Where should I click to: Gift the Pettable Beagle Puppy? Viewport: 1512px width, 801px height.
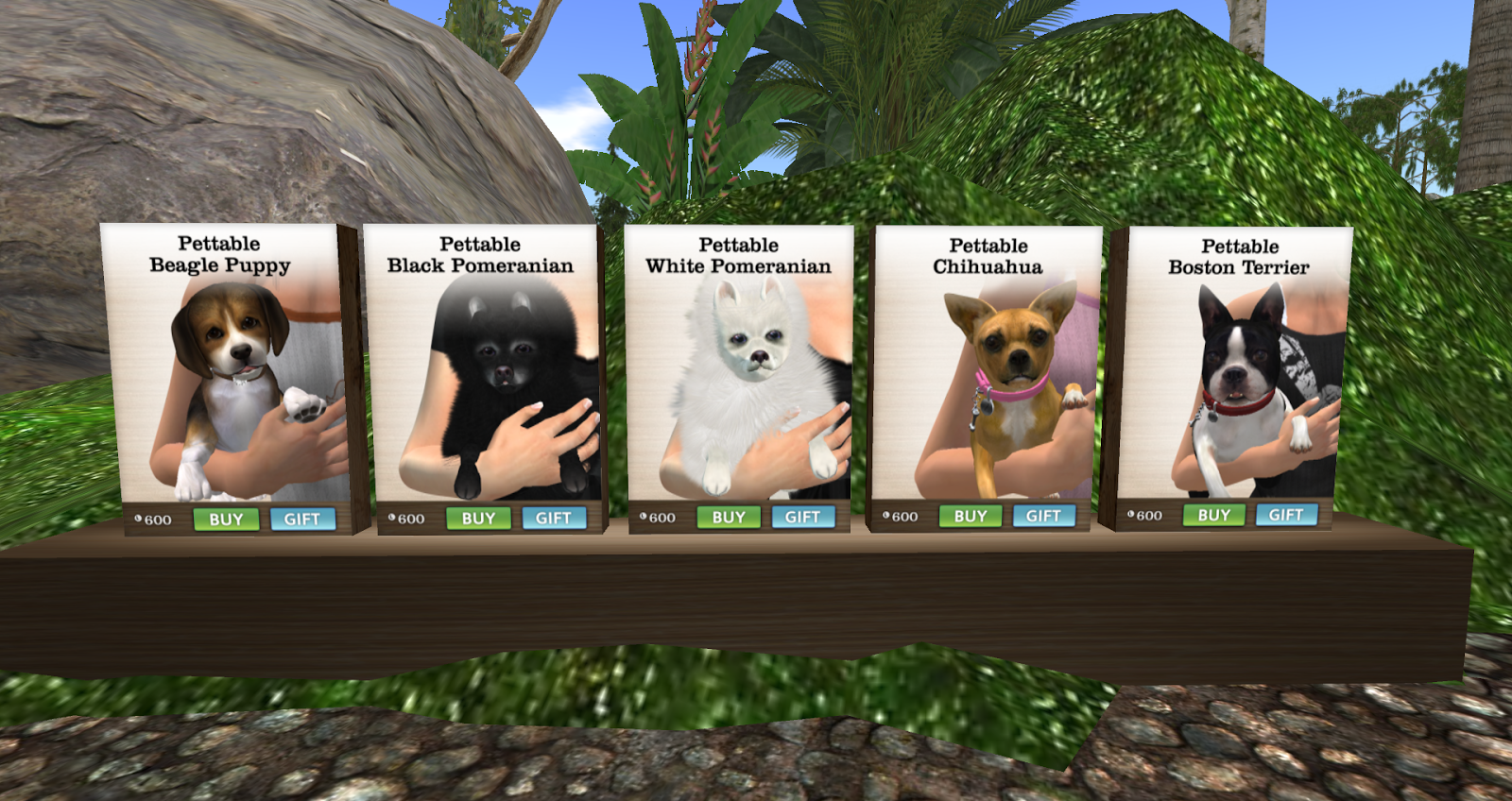coord(303,519)
